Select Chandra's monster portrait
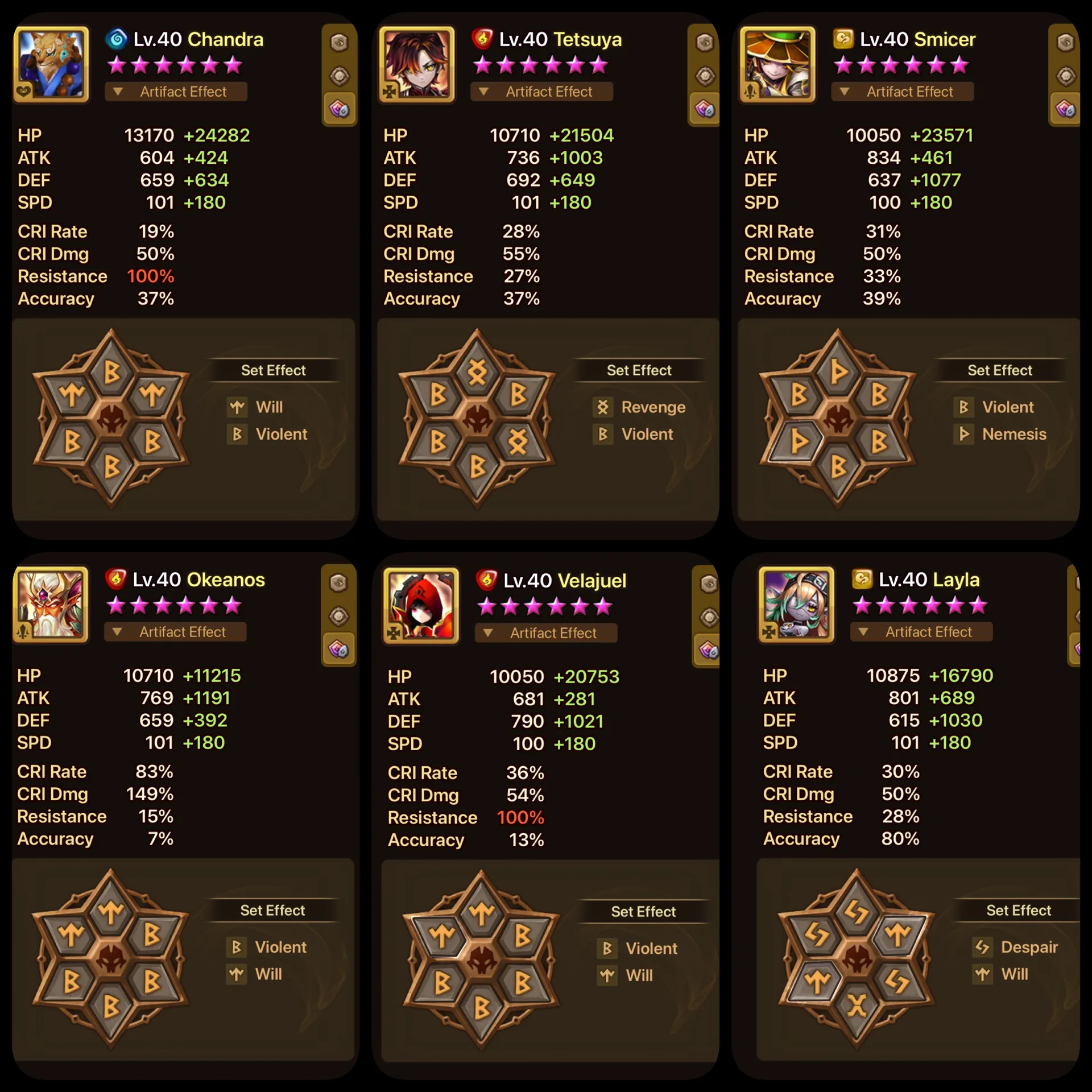 tap(52, 64)
